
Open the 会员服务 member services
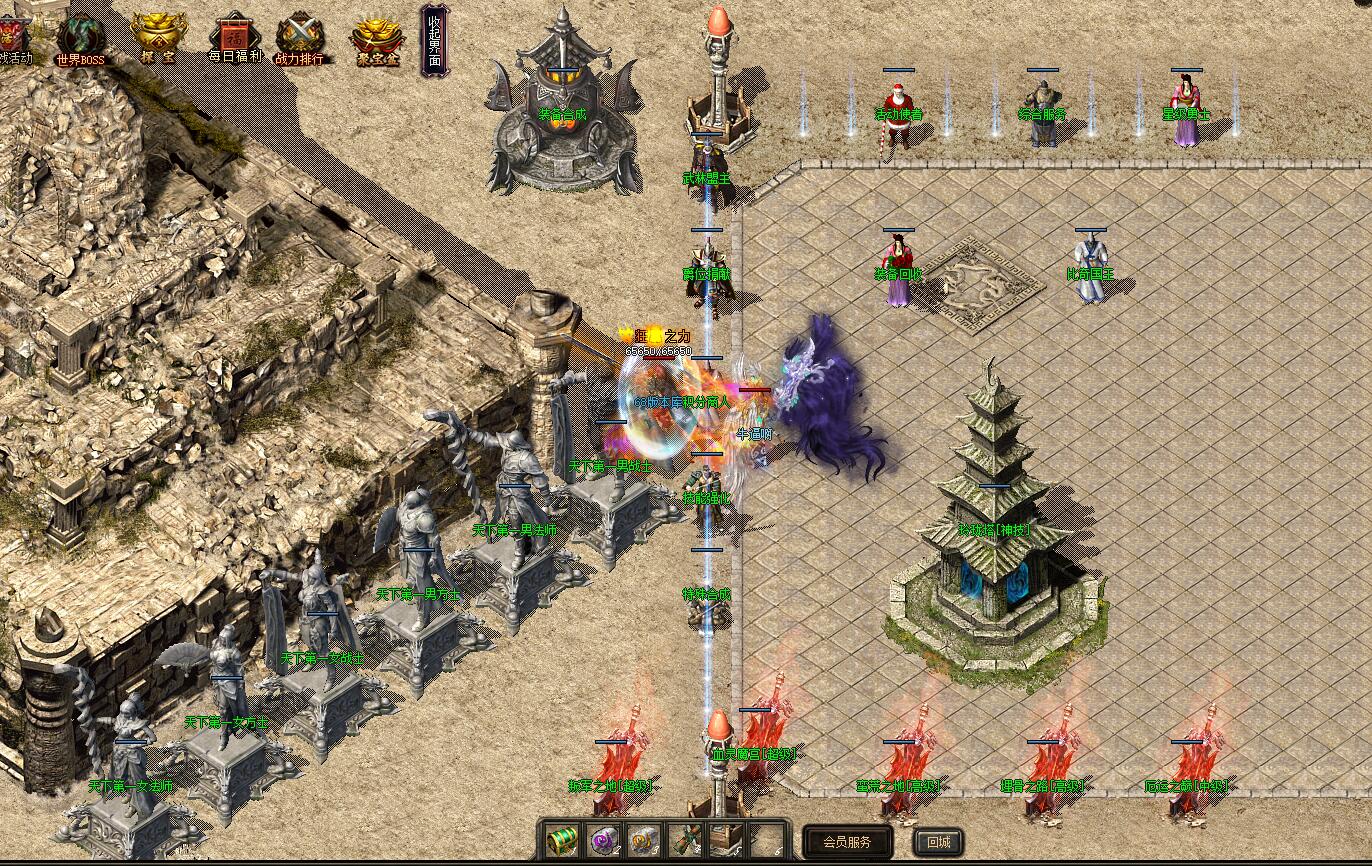pos(846,842)
